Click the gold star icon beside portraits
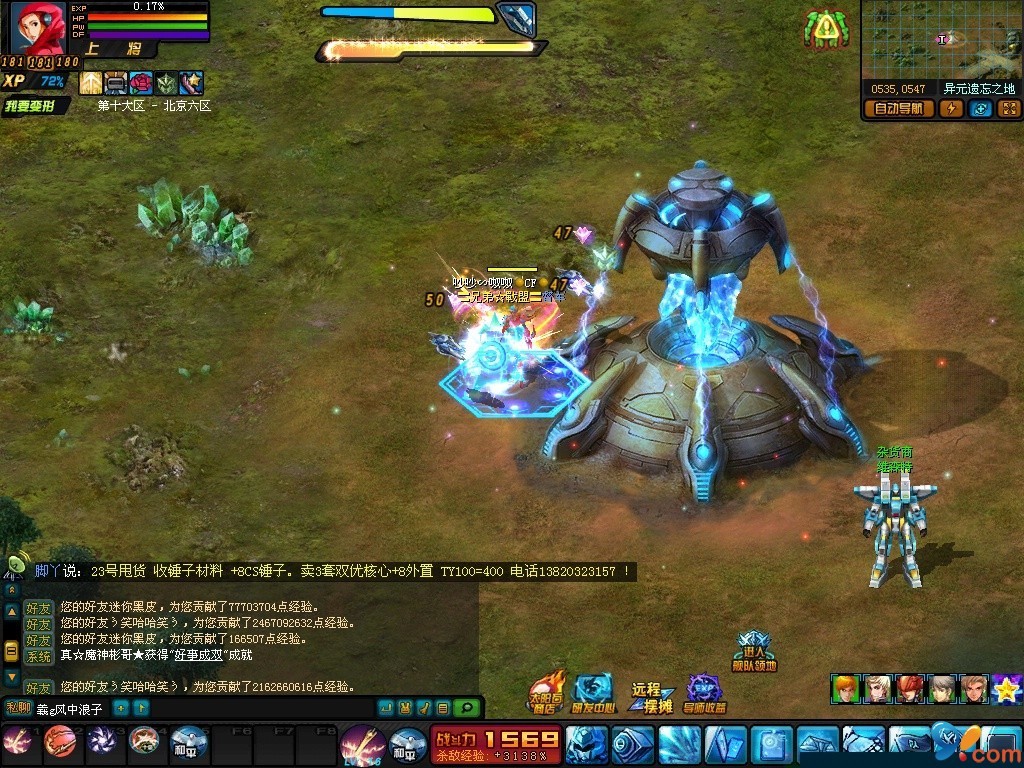 click(x=1005, y=689)
